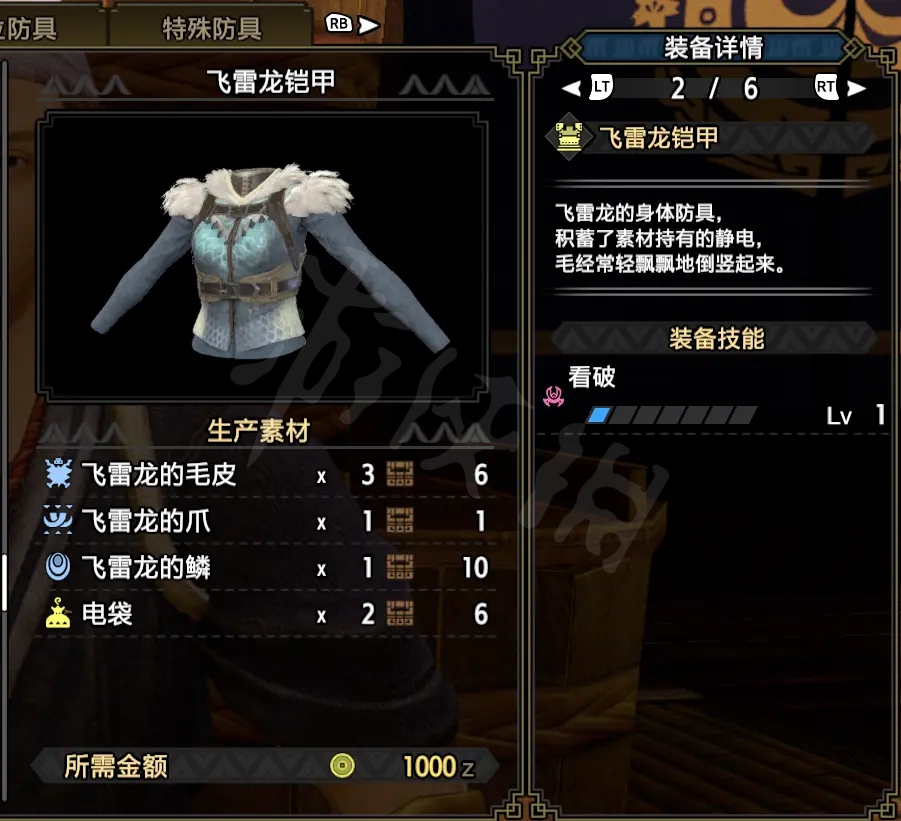Switch to the 特殊防具 tab

tap(211, 28)
